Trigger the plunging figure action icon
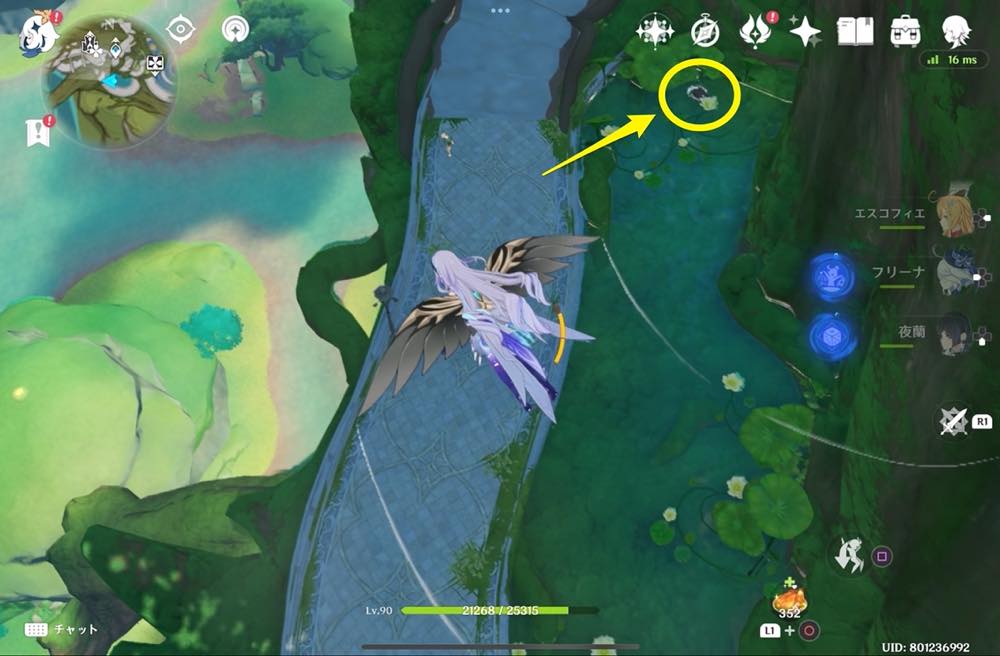1000x656 pixels. tap(851, 555)
